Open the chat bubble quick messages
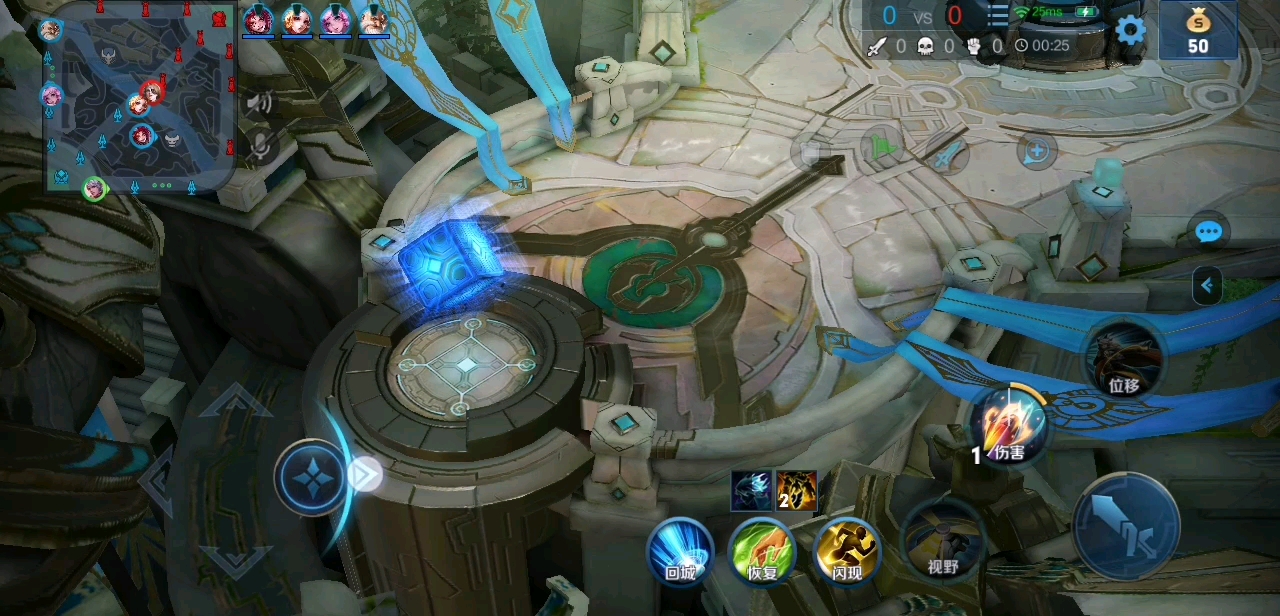 click(x=1209, y=232)
